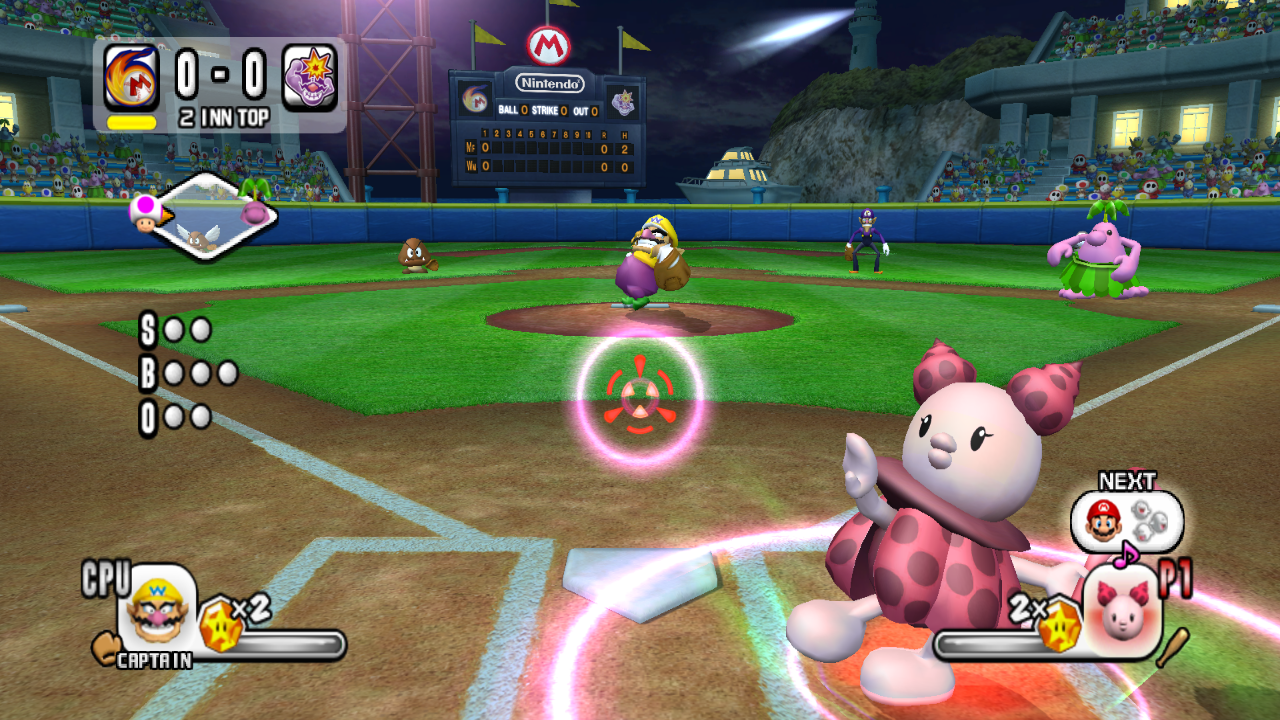The image size is (1280, 720).
Task: Click the fielding glove icon beside CPU portrait
Action: pos(105,647)
